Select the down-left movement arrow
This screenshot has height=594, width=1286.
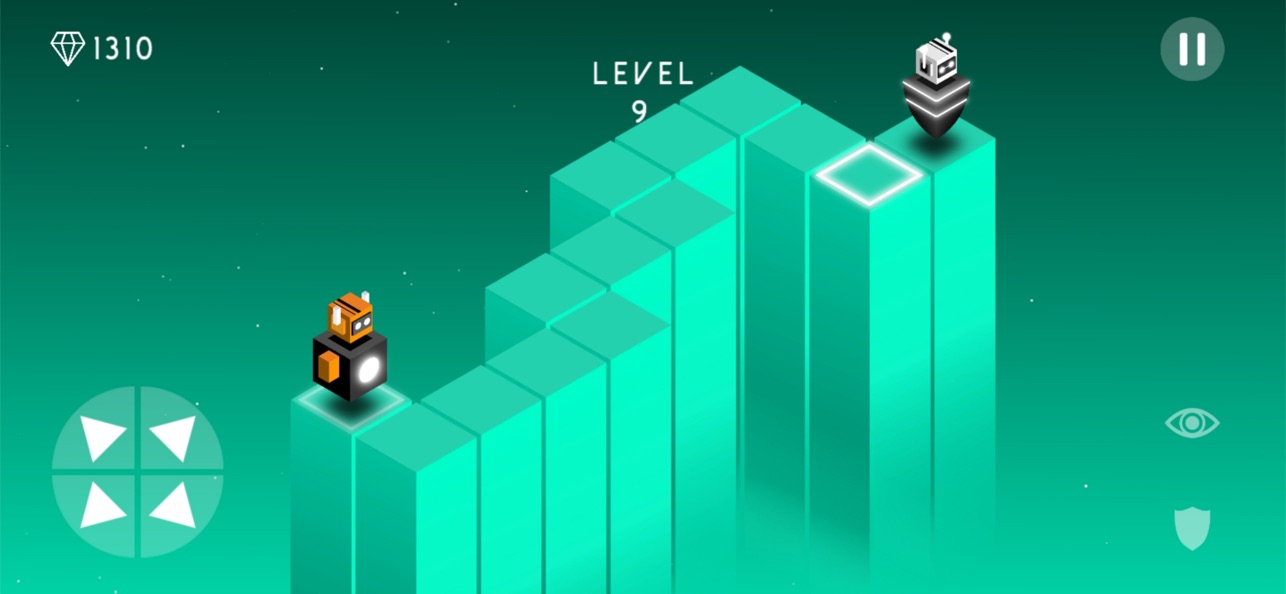coord(101,507)
